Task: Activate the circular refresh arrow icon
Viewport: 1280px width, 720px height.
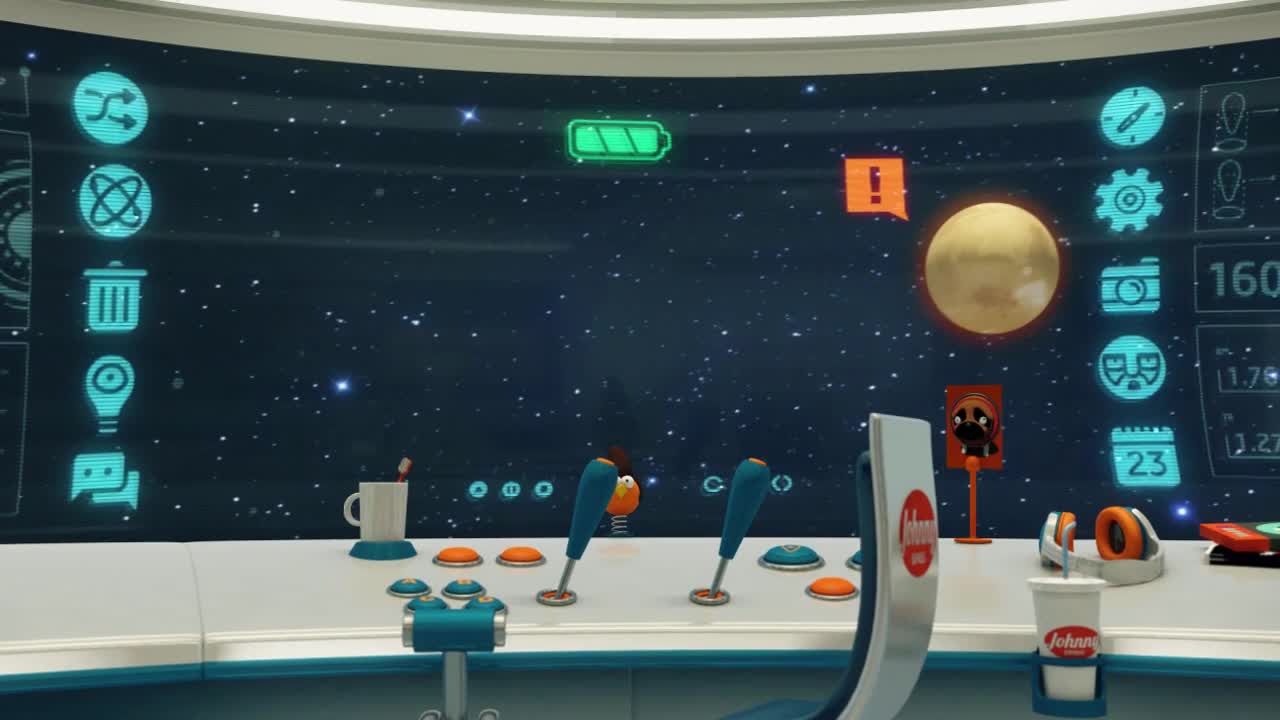Action: (712, 485)
